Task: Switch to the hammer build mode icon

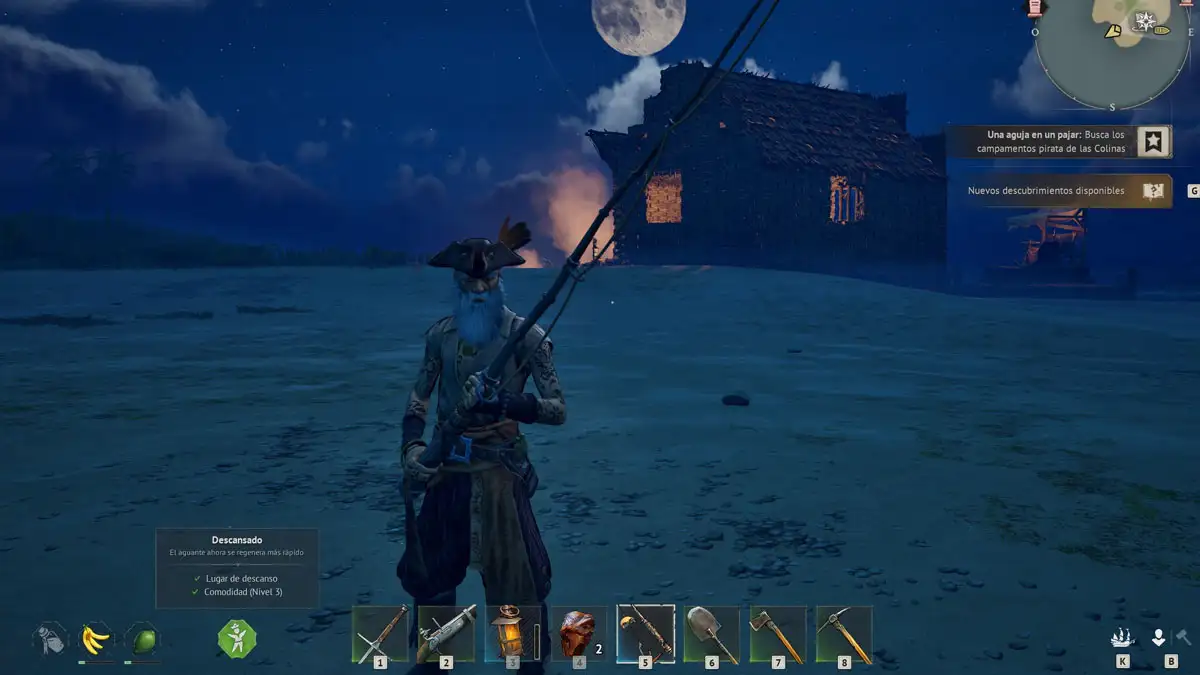Action: [1183, 637]
